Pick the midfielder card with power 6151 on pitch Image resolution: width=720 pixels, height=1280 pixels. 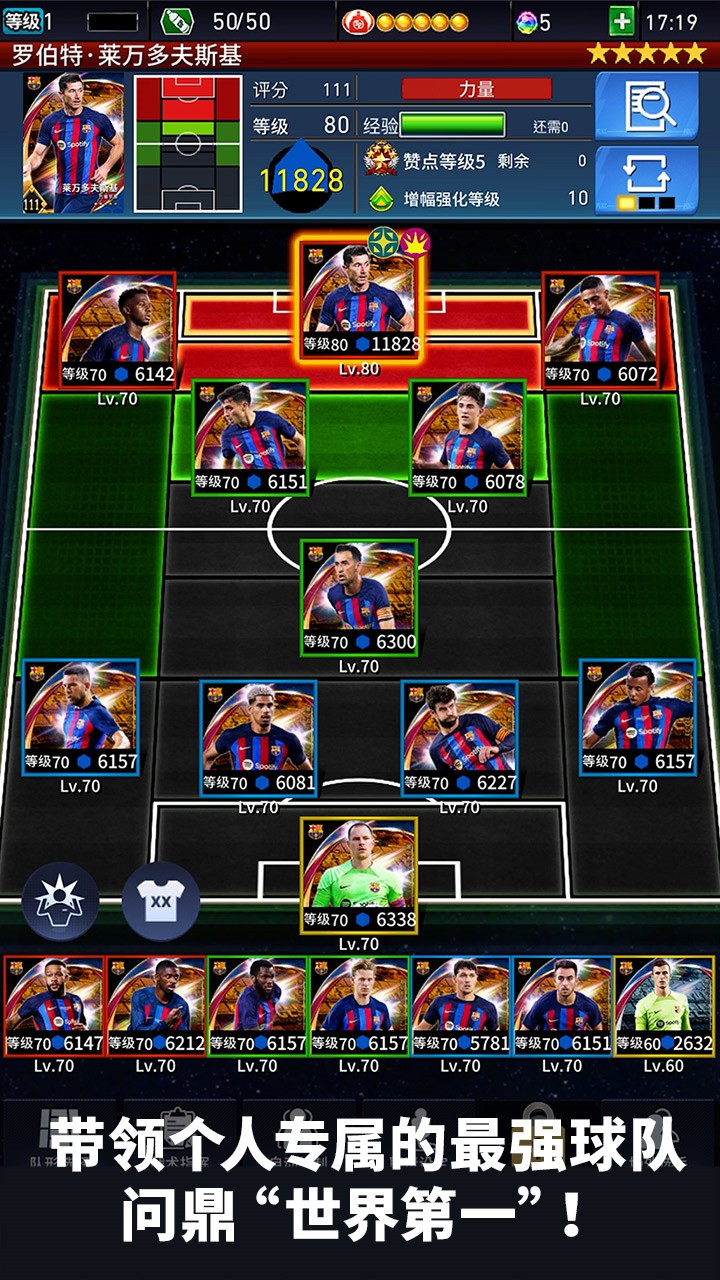(x=250, y=438)
